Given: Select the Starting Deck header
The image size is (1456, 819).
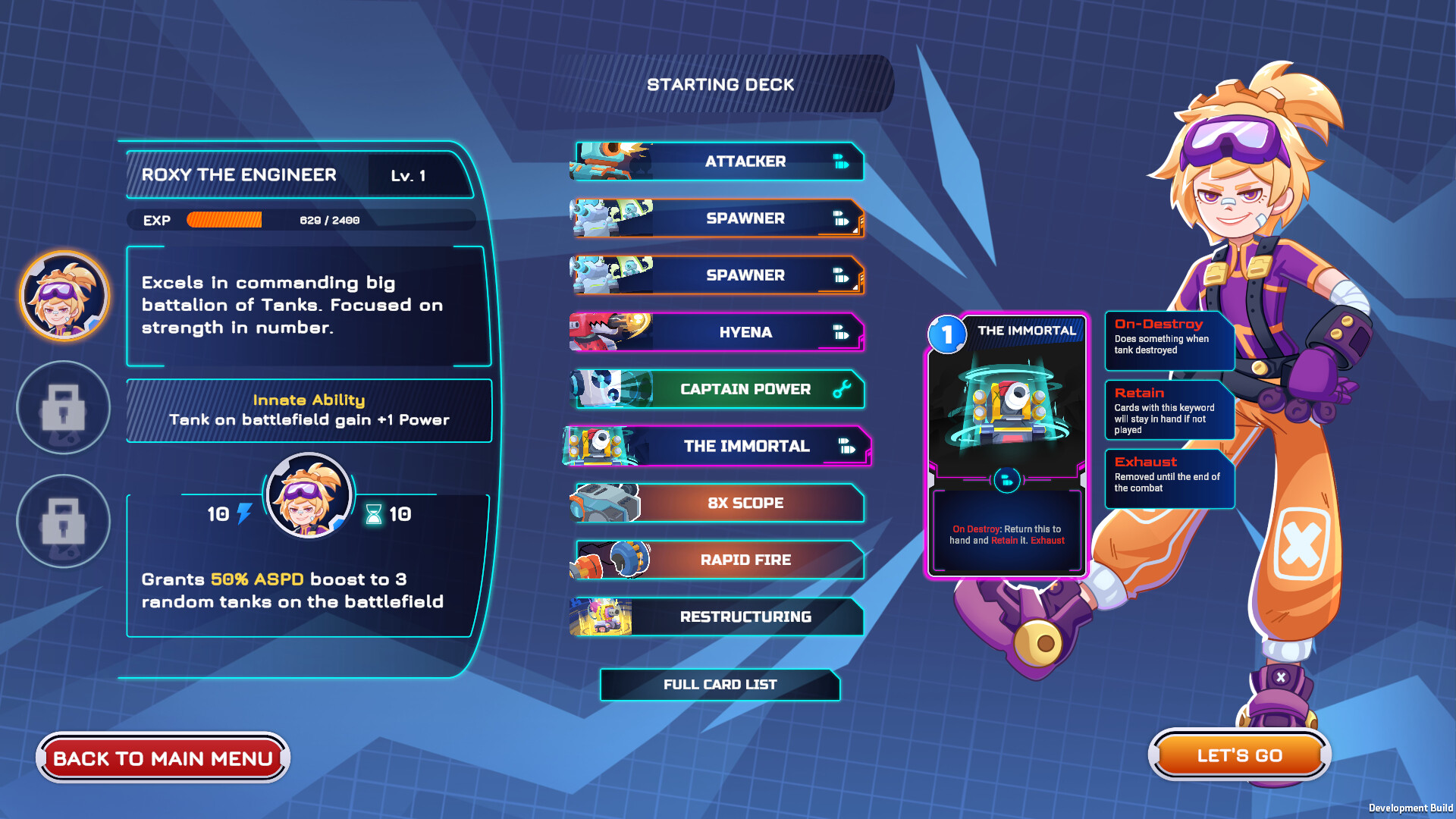Looking at the screenshot, I should point(720,84).
